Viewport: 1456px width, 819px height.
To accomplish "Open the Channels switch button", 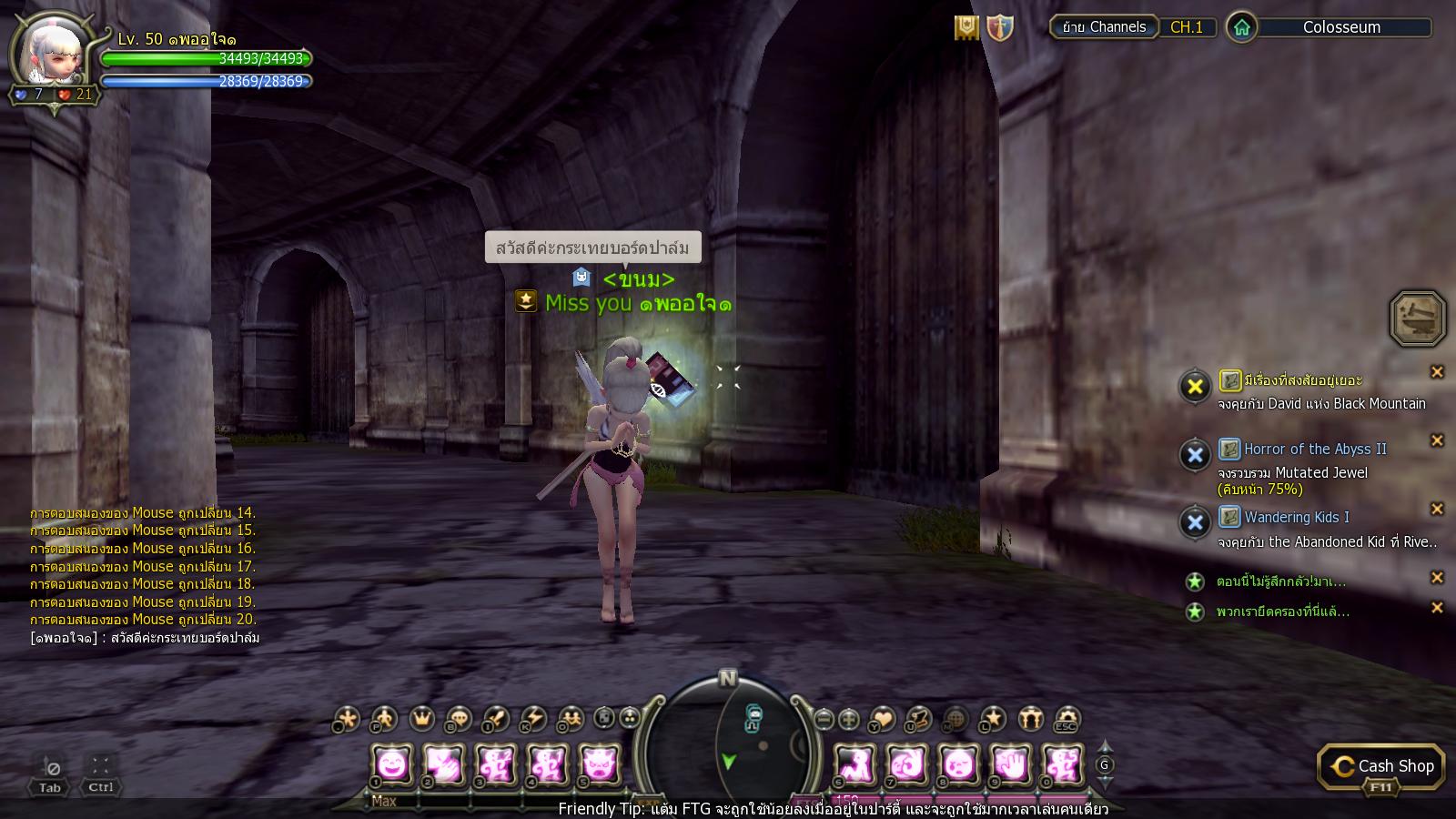I will pyautogui.click(x=1104, y=27).
